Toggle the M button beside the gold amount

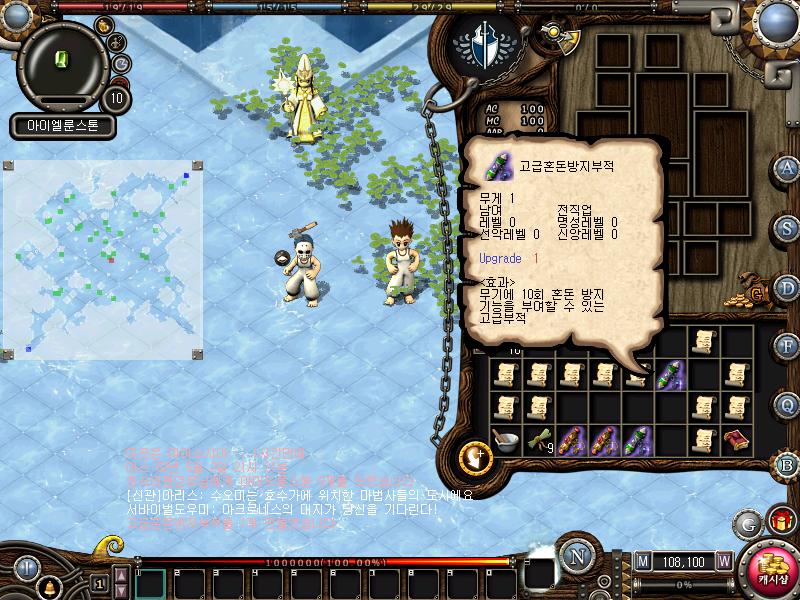(642, 561)
